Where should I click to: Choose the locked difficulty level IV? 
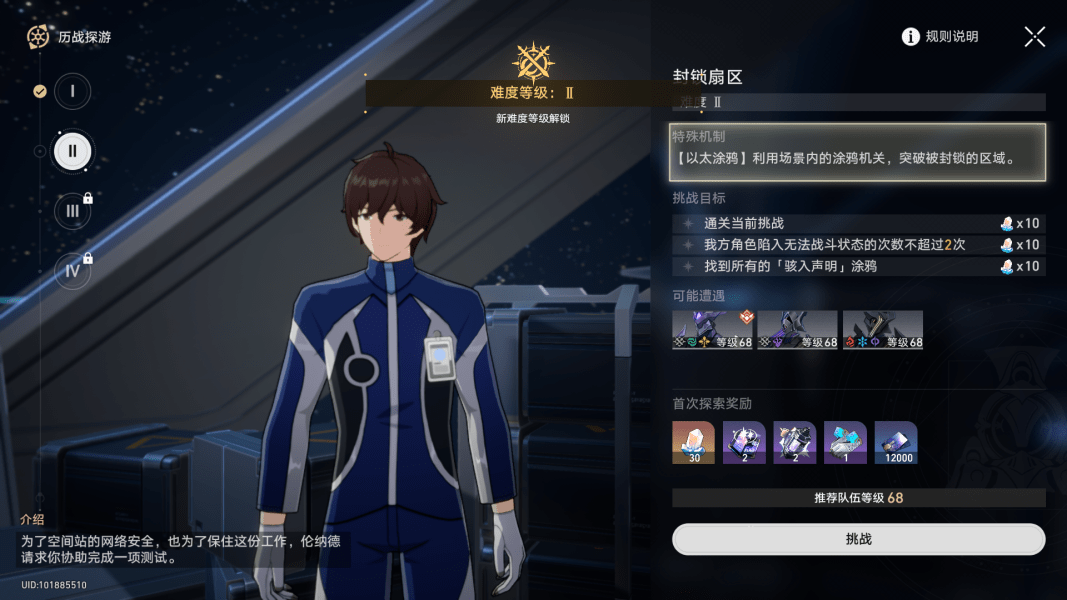[72, 271]
